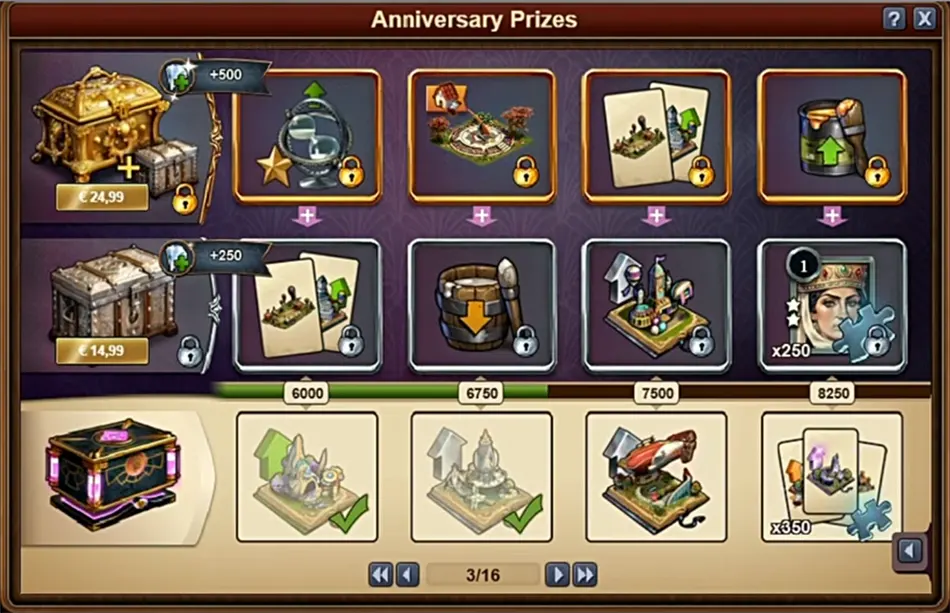The width and height of the screenshot is (950, 613).
Task: Close the Anniversary Prizes window
Action: 922,19
